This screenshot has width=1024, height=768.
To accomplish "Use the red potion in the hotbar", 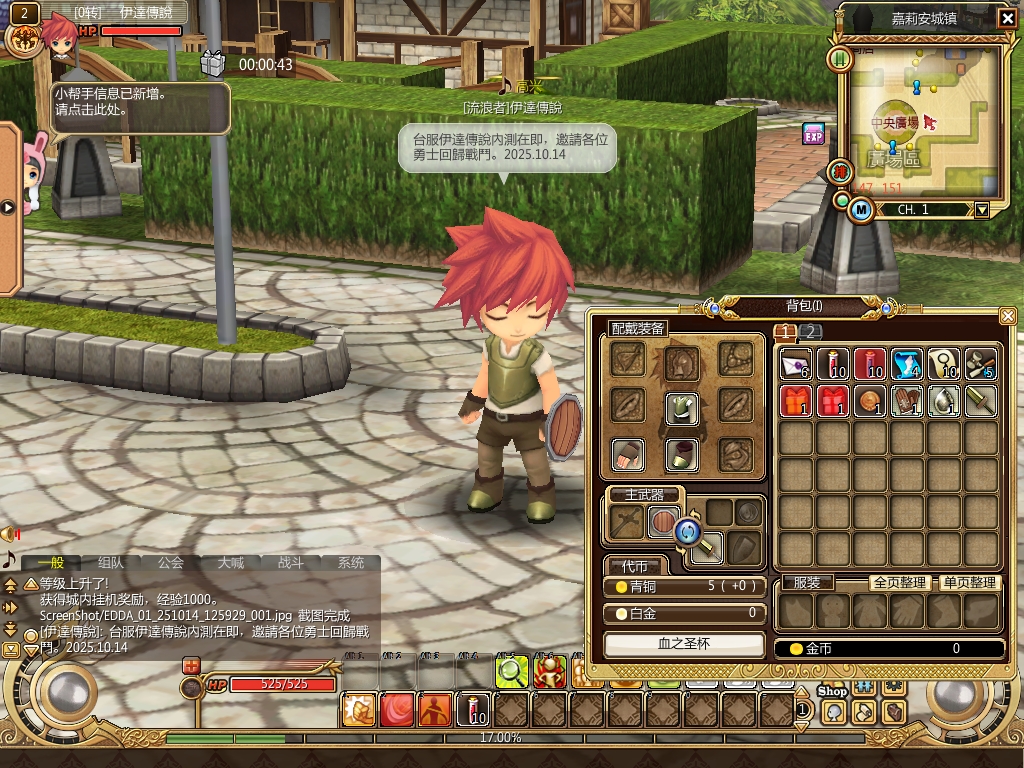I will (473, 709).
